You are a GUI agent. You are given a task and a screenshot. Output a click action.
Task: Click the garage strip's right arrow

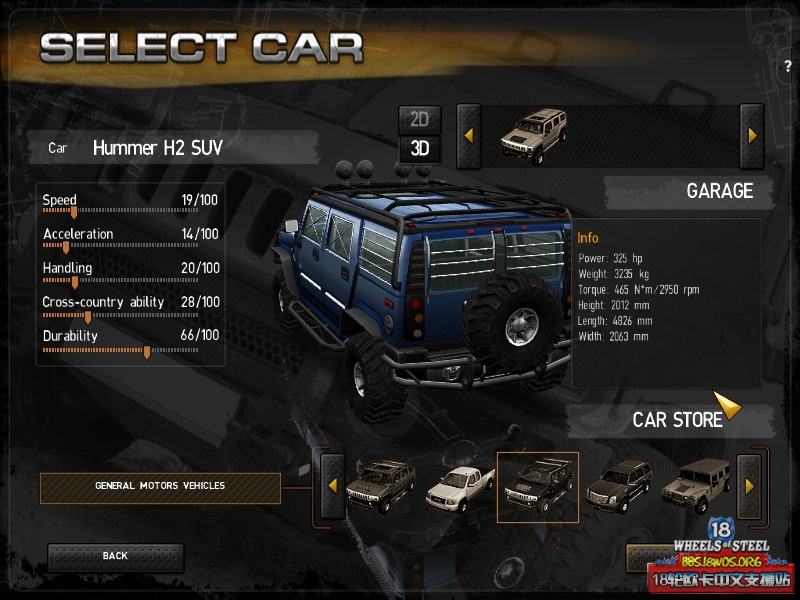point(752,135)
